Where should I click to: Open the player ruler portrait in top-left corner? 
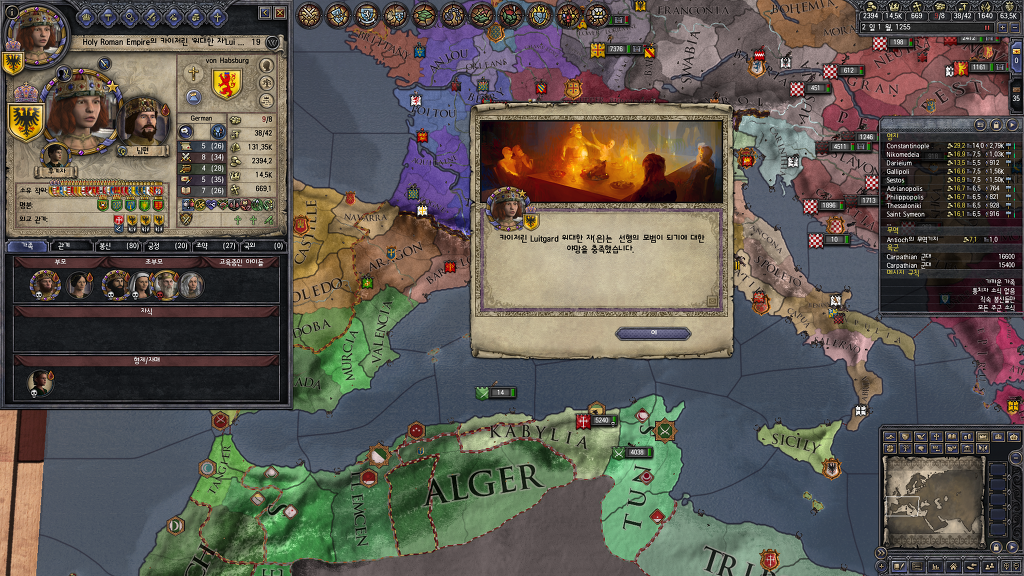click(x=32, y=30)
